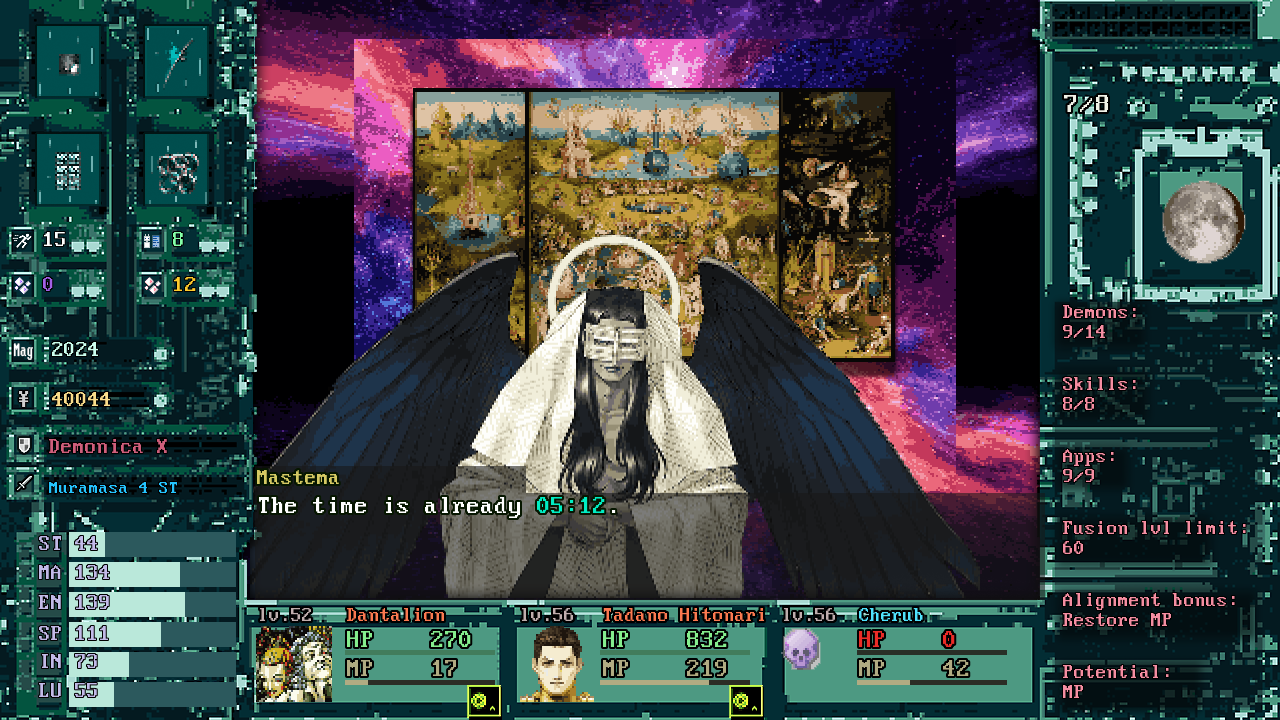The width and height of the screenshot is (1280, 720).
Task: Select the glowing dagger icon
Action: coord(178,62)
